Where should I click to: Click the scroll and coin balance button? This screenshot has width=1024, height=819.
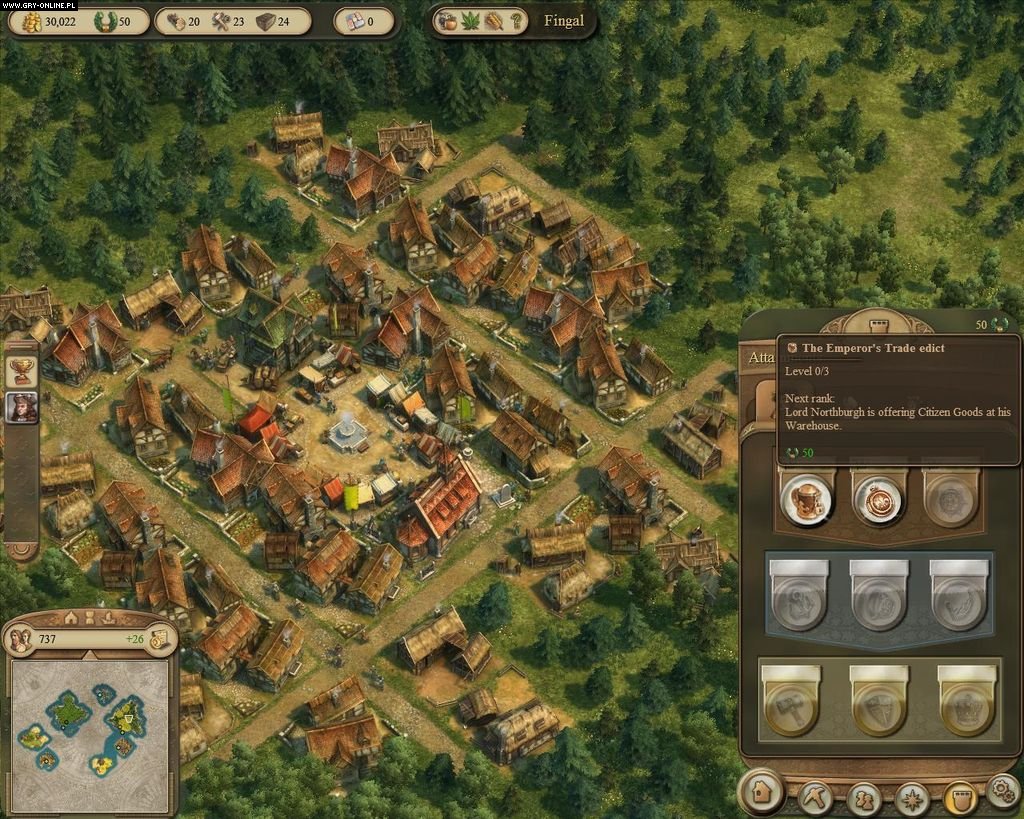pyautogui.click(x=159, y=640)
